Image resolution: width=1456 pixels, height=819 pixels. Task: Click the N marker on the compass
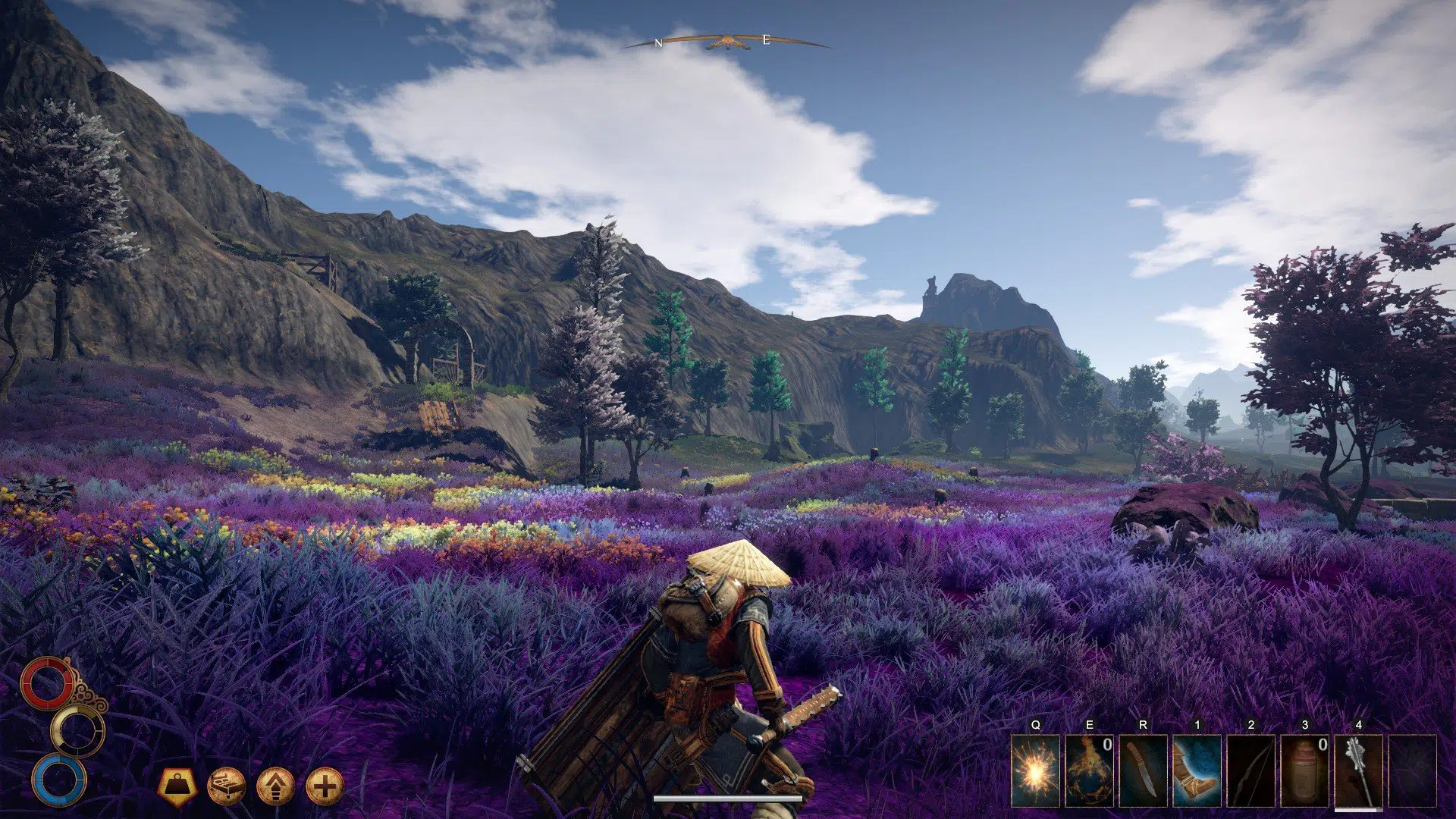tap(658, 42)
